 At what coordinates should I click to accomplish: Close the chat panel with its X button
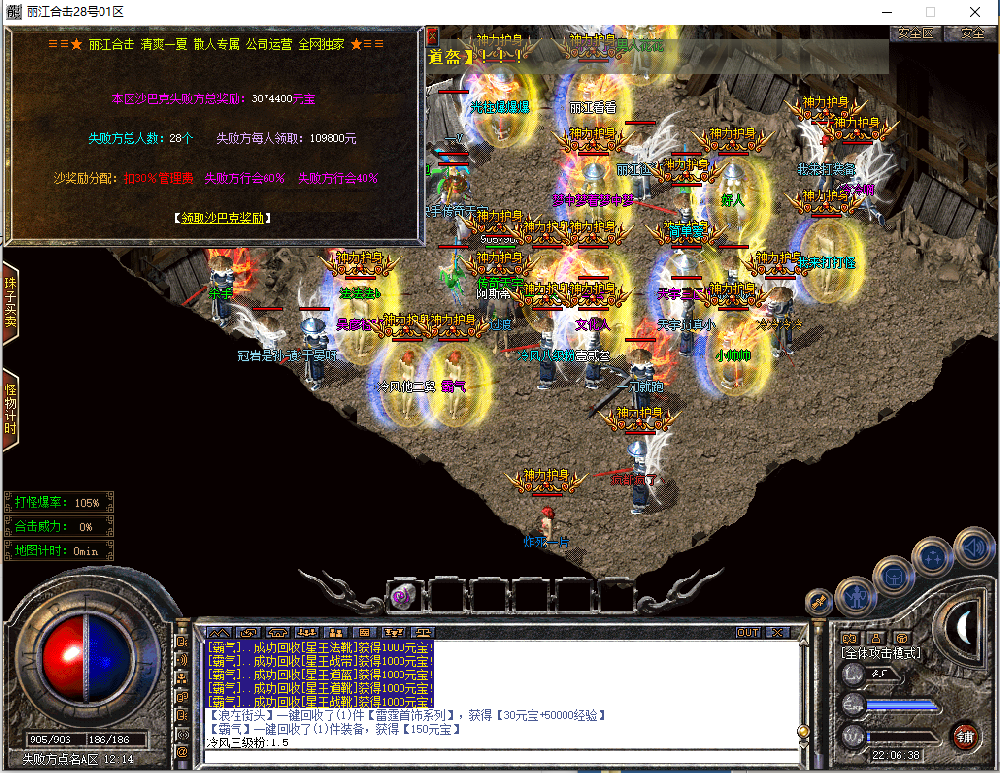[x=776, y=632]
